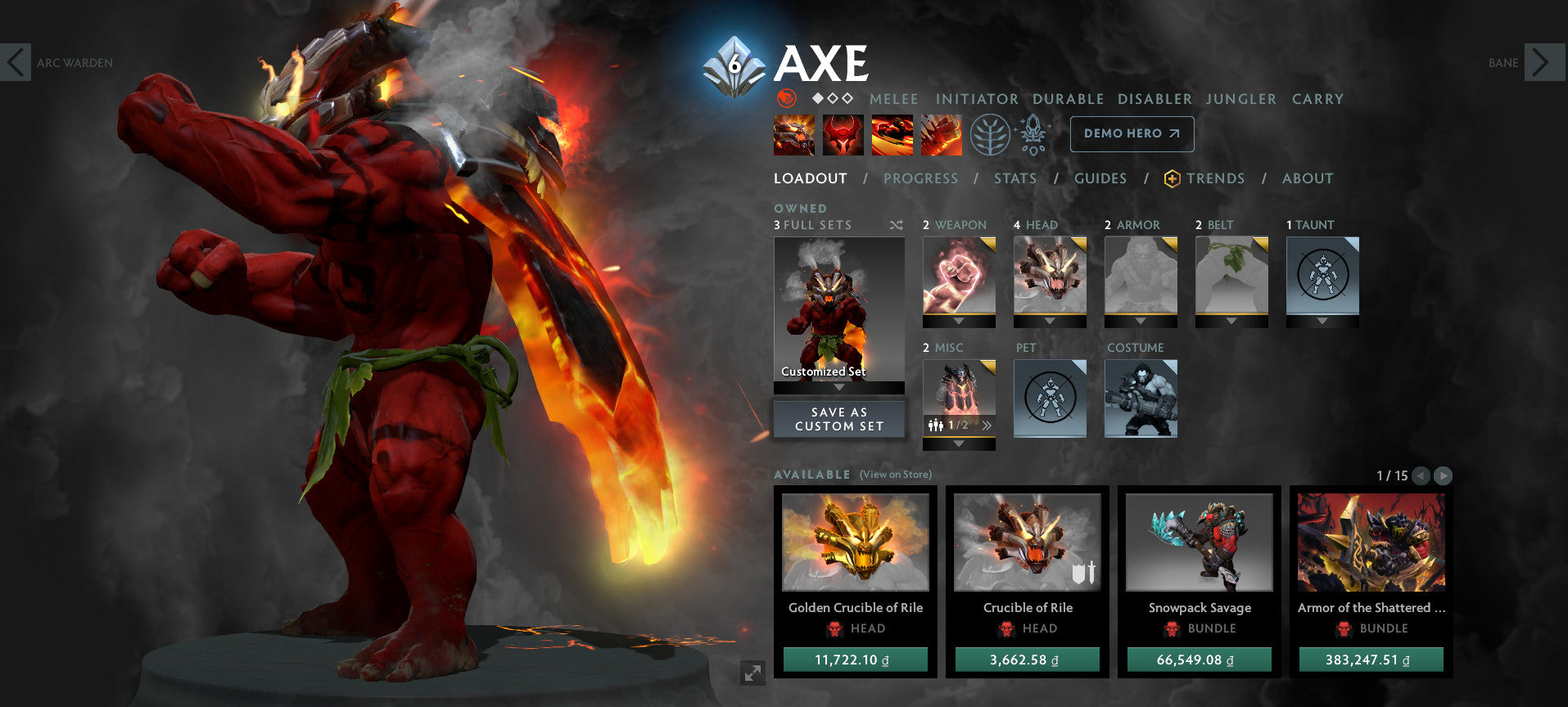
Task: Expand the Taunt slot dropdown arrow
Action: [1322, 322]
